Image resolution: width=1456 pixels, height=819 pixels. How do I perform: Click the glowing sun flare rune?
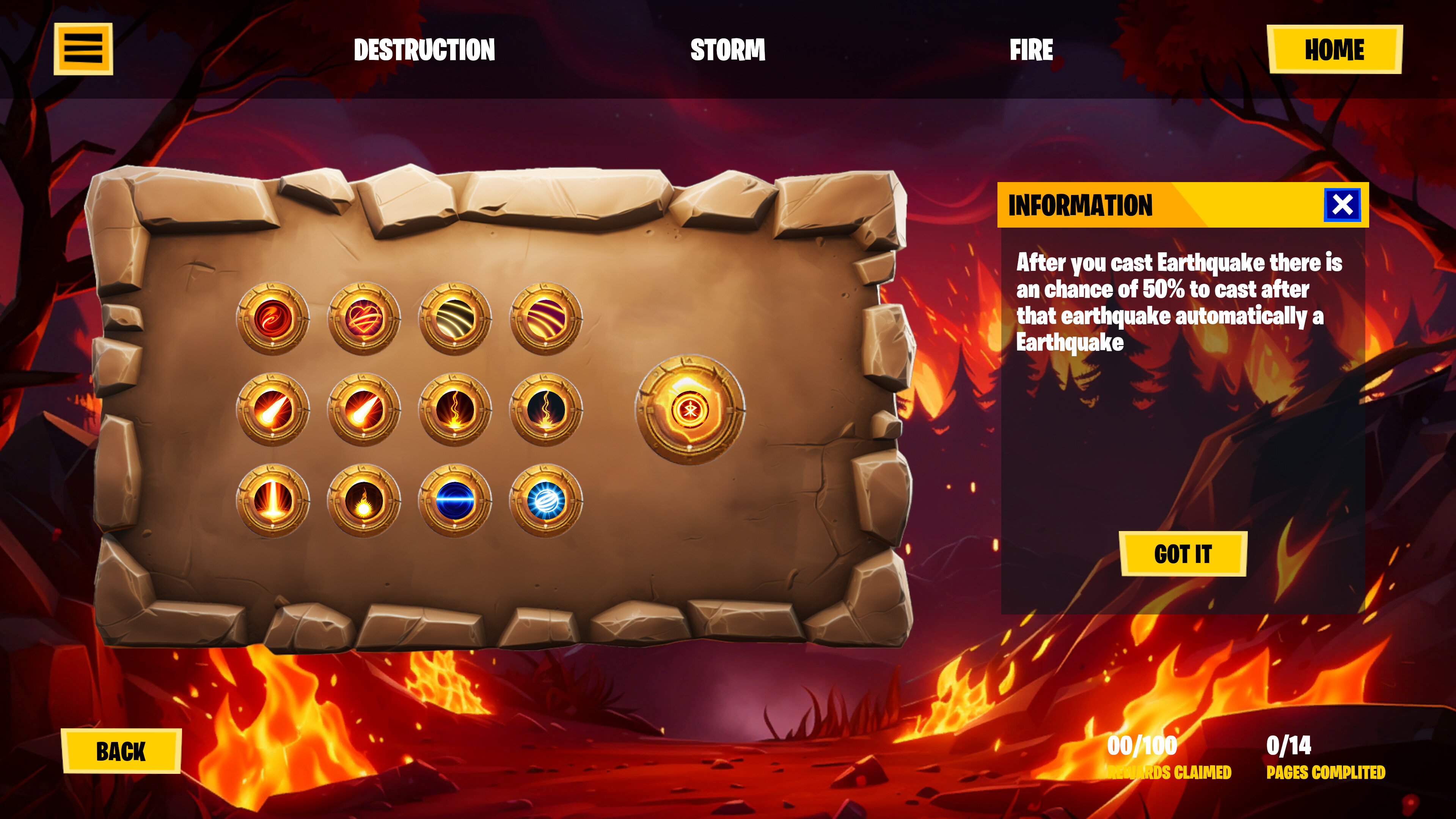click(x=364, y=500)
